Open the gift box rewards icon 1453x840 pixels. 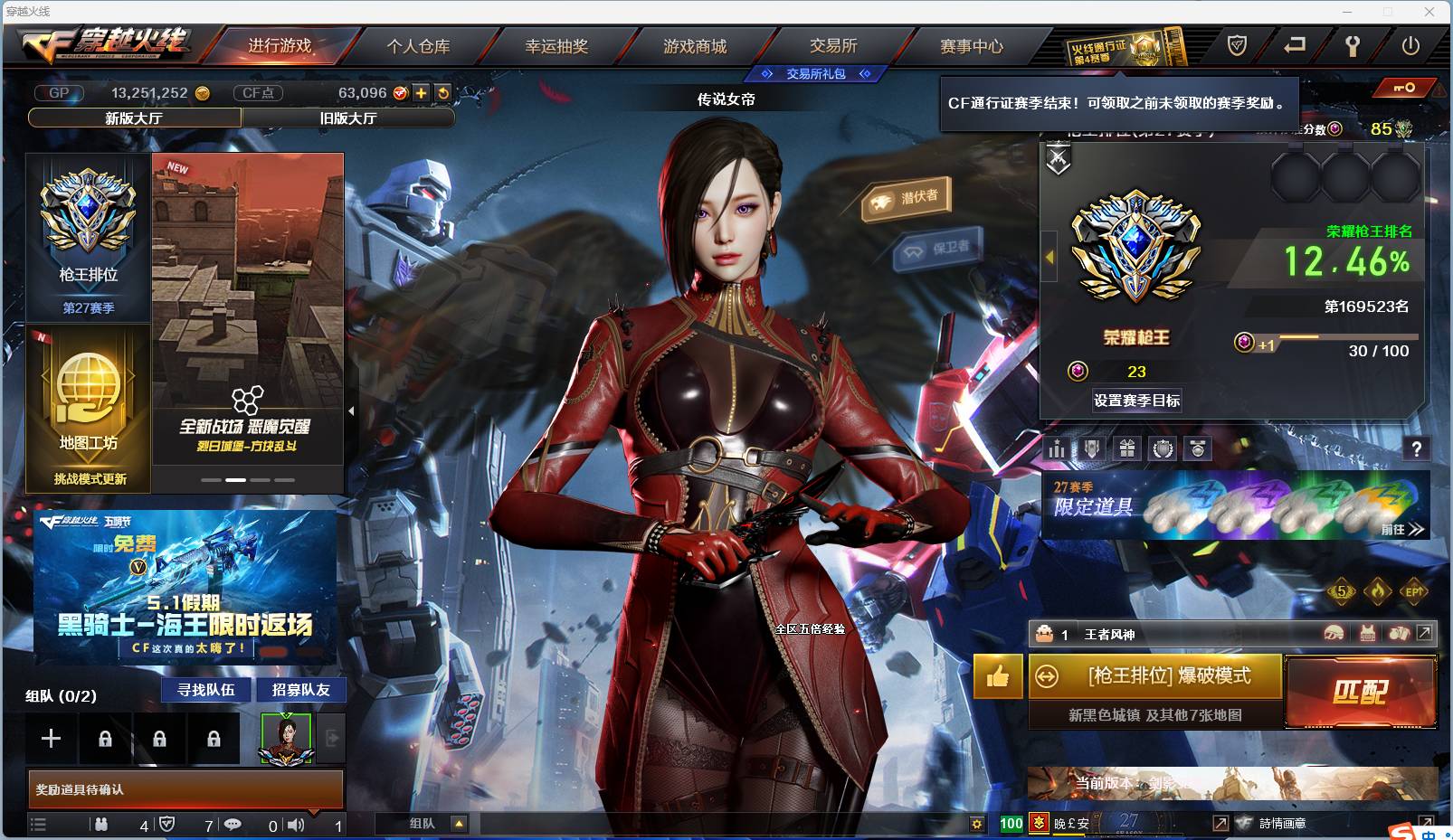tap(1126, 448)
